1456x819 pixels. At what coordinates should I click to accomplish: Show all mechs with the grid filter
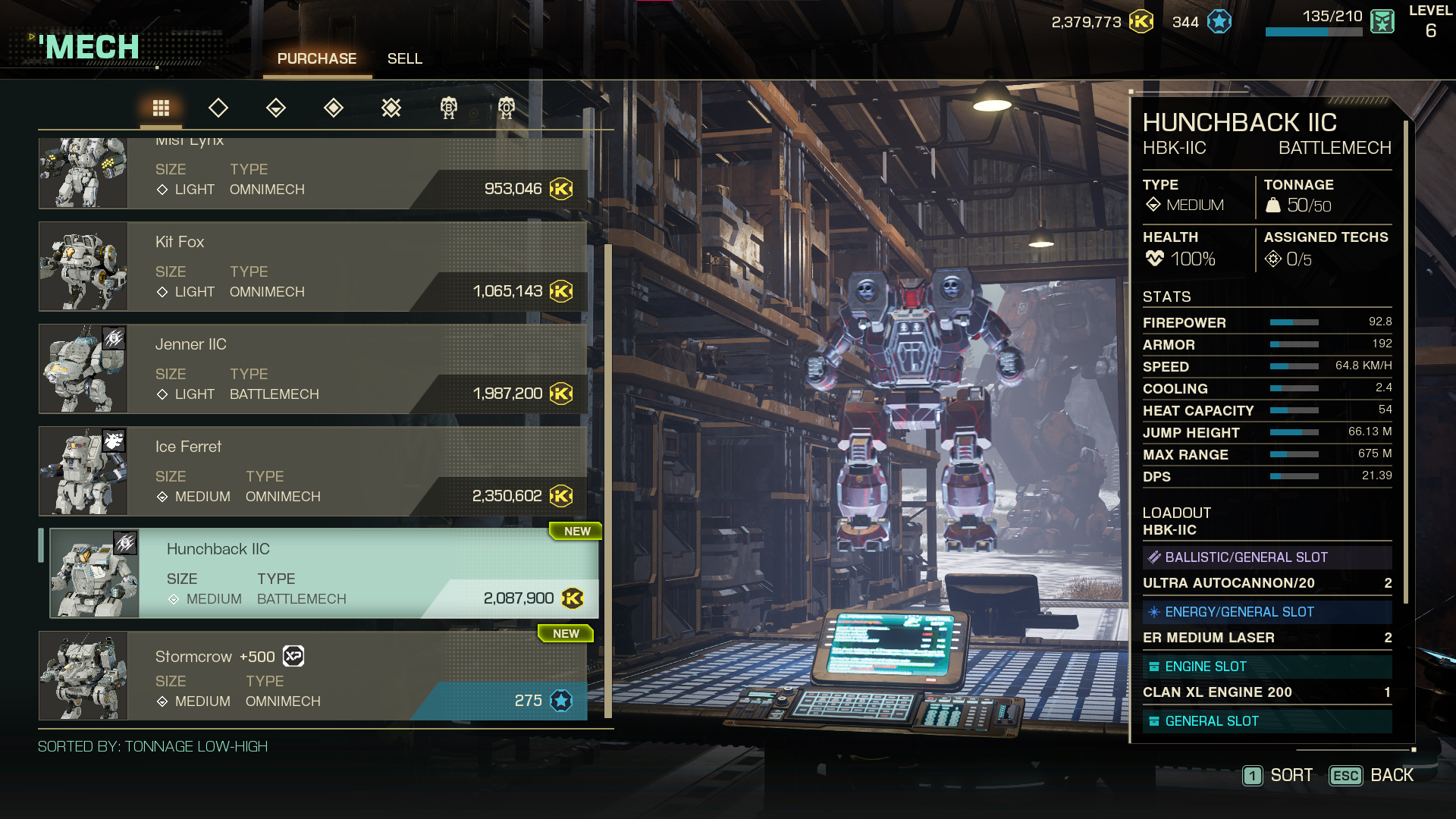point(161,108)
